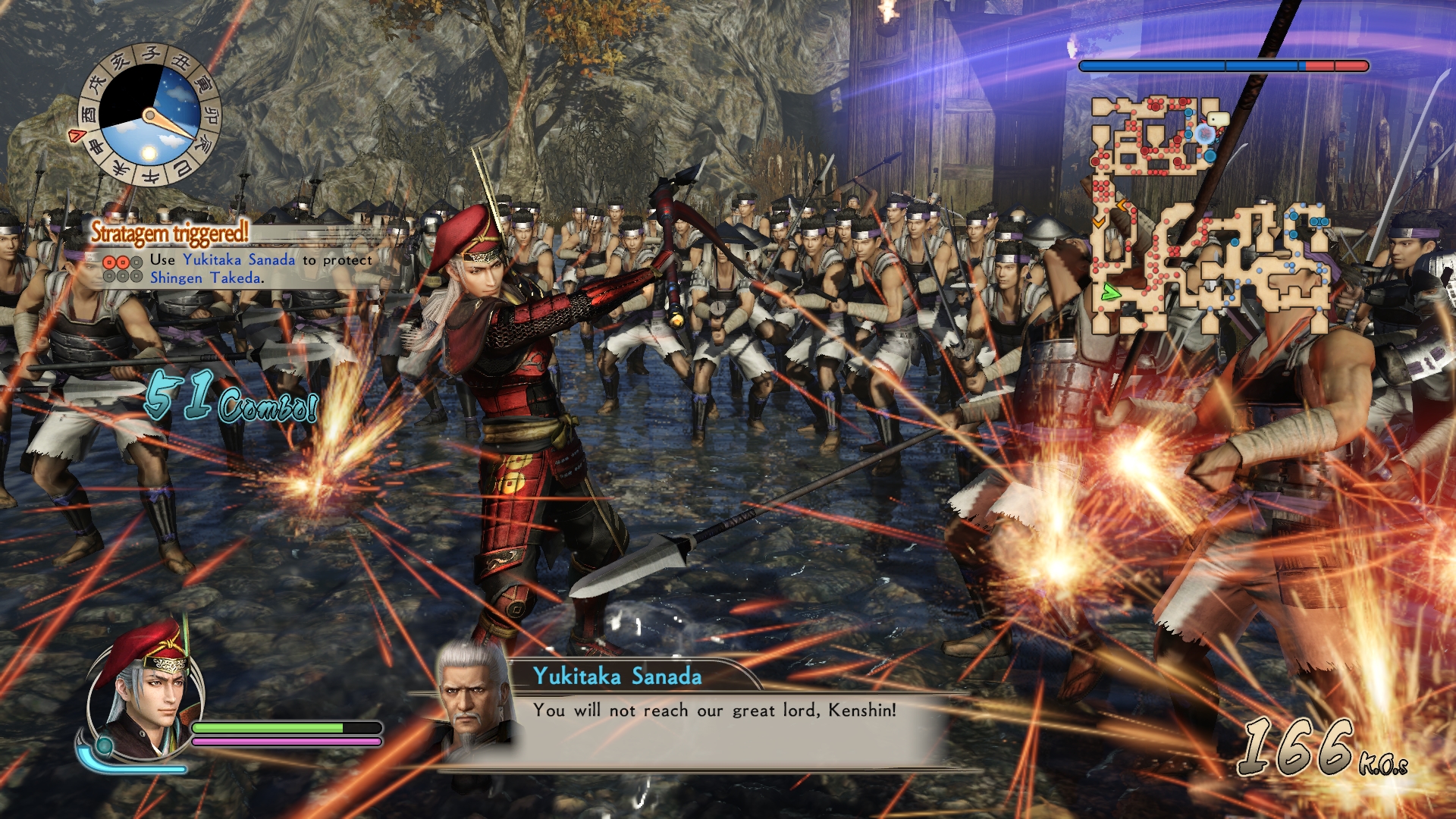This screenshot has width=1456, height=819.
Task: Toggle the player battle aura marker on the minimap
Action: coord(1204,133)
